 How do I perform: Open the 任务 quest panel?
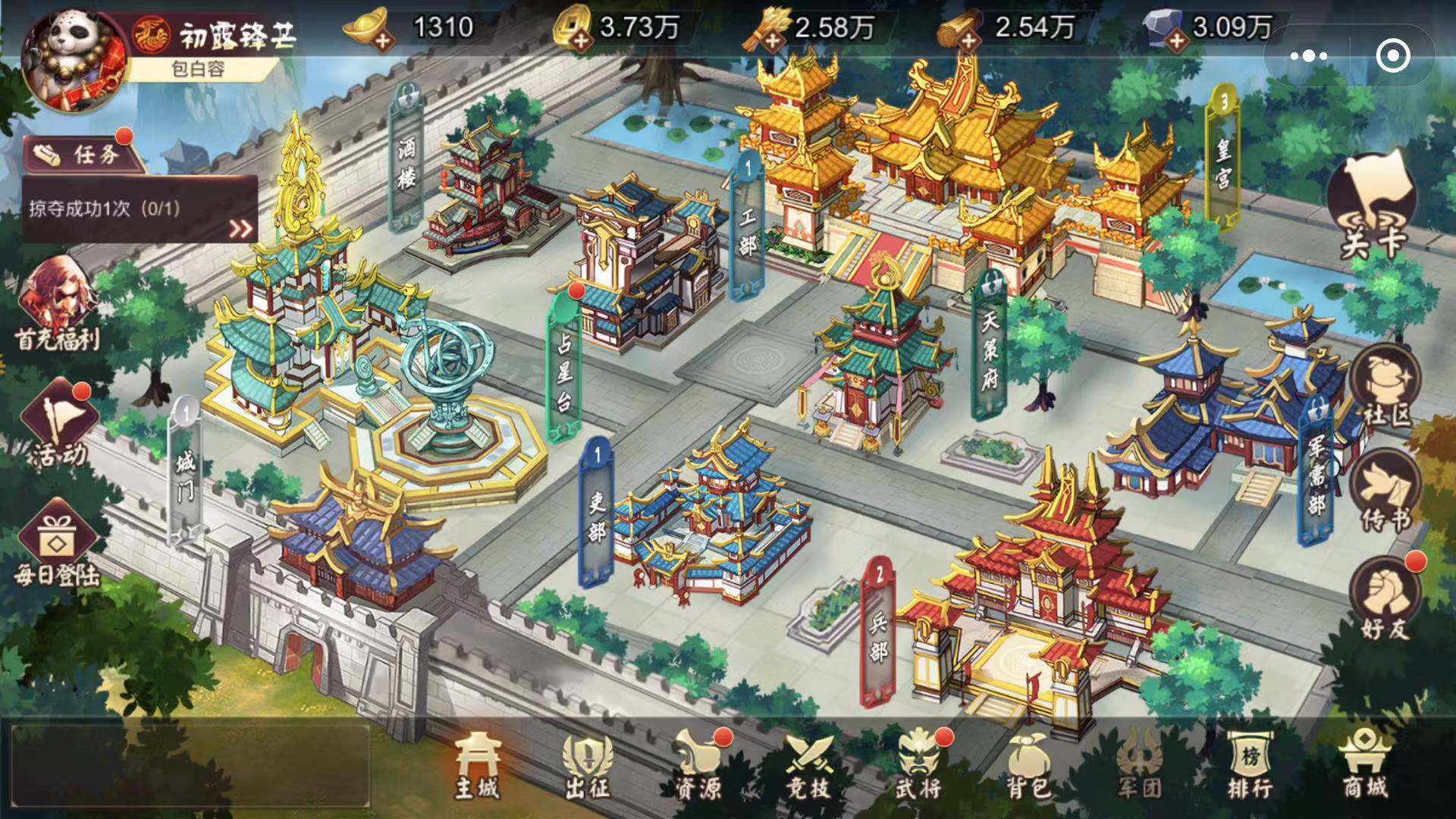tap(85, 155)
